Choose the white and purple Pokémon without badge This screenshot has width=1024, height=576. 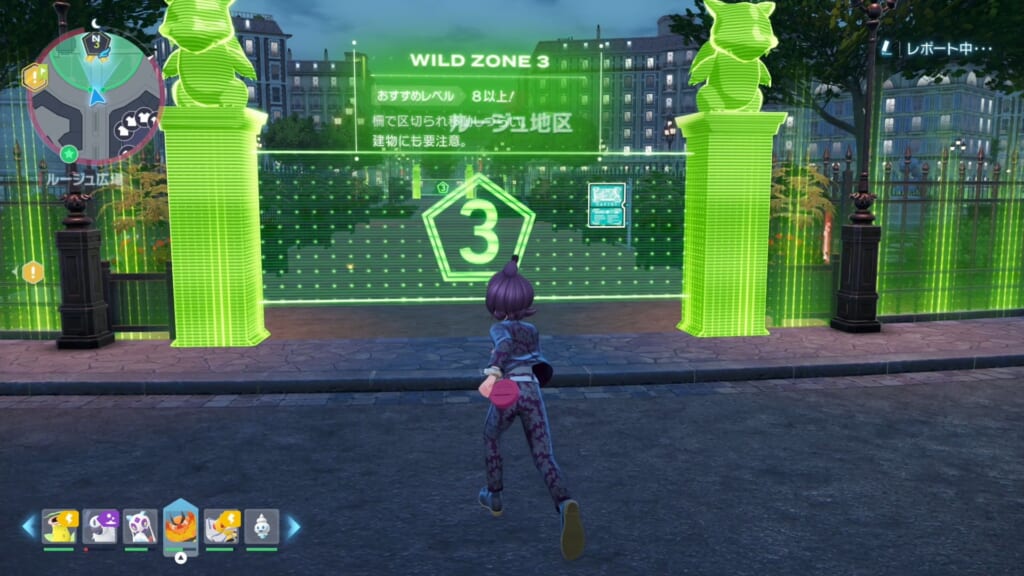[140, 526]
